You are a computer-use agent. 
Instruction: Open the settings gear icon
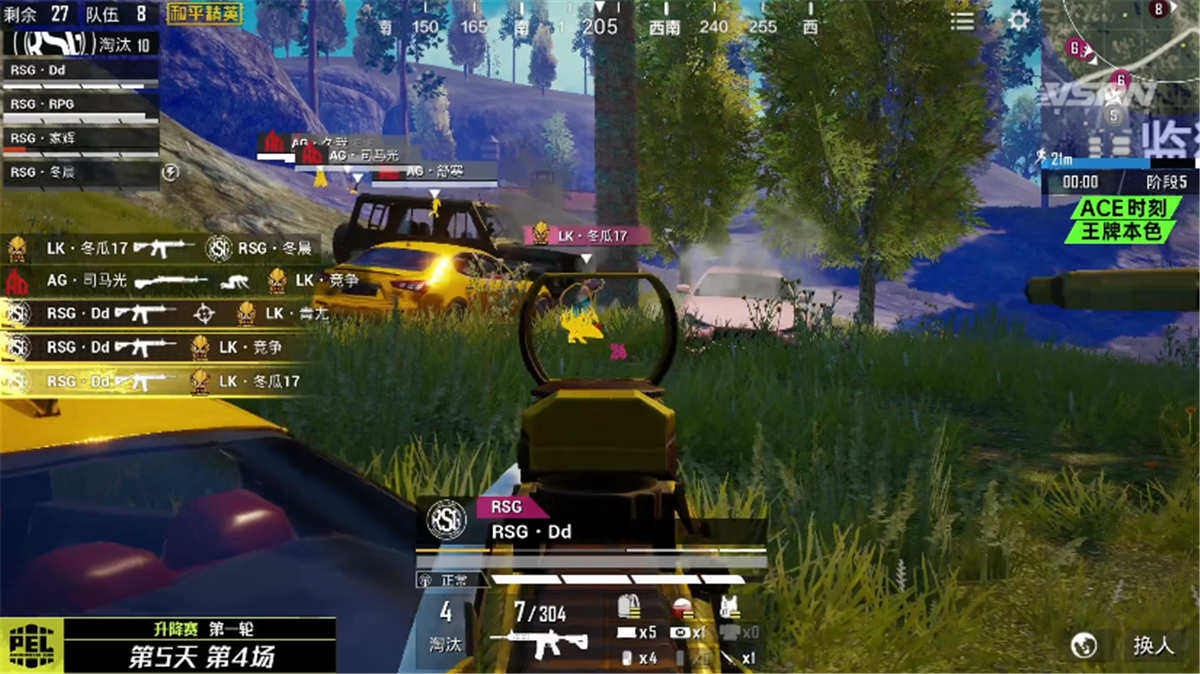tap(1019, 21)
